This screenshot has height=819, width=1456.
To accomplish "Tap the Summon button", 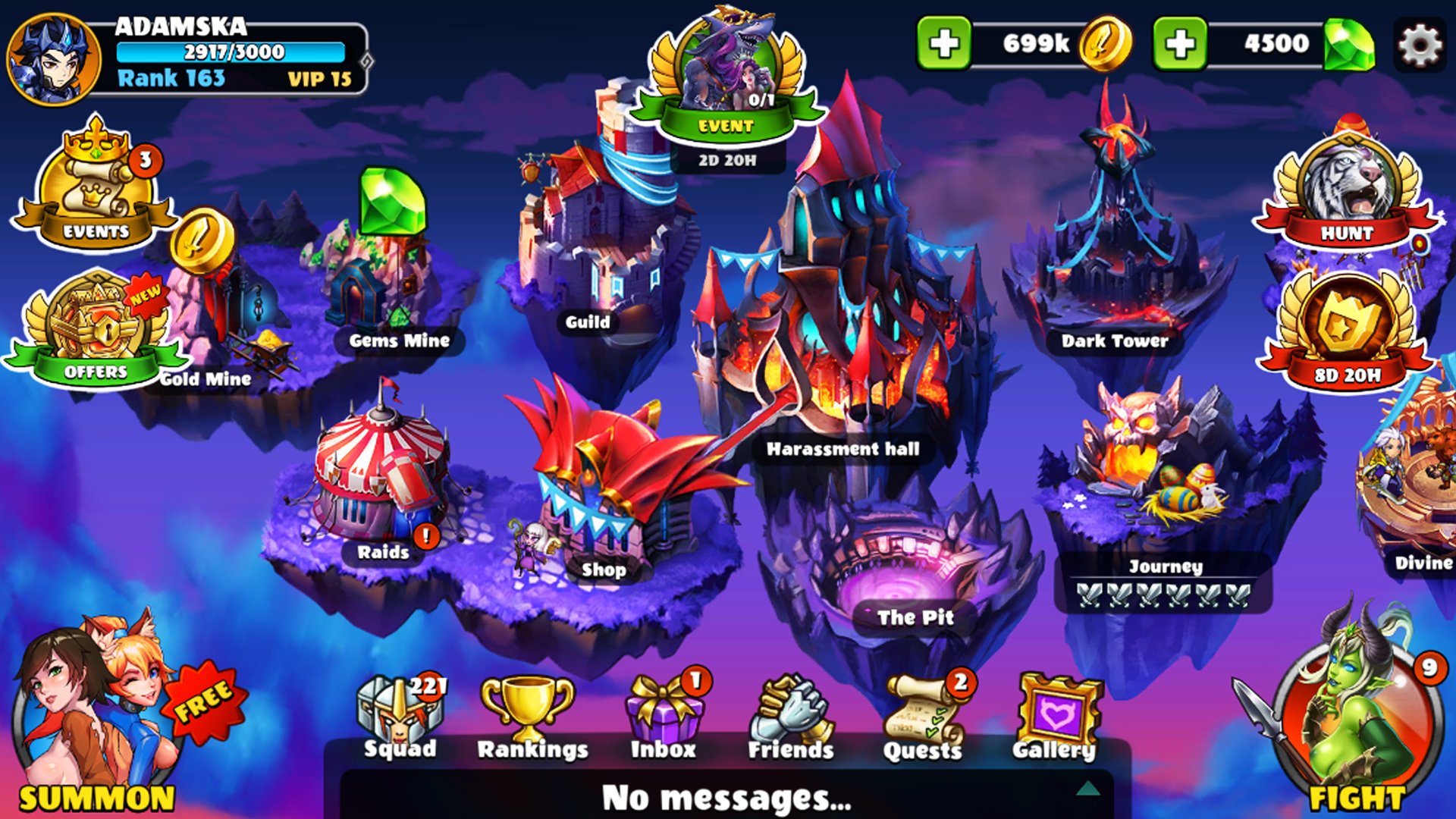I will tap(95, 720).
